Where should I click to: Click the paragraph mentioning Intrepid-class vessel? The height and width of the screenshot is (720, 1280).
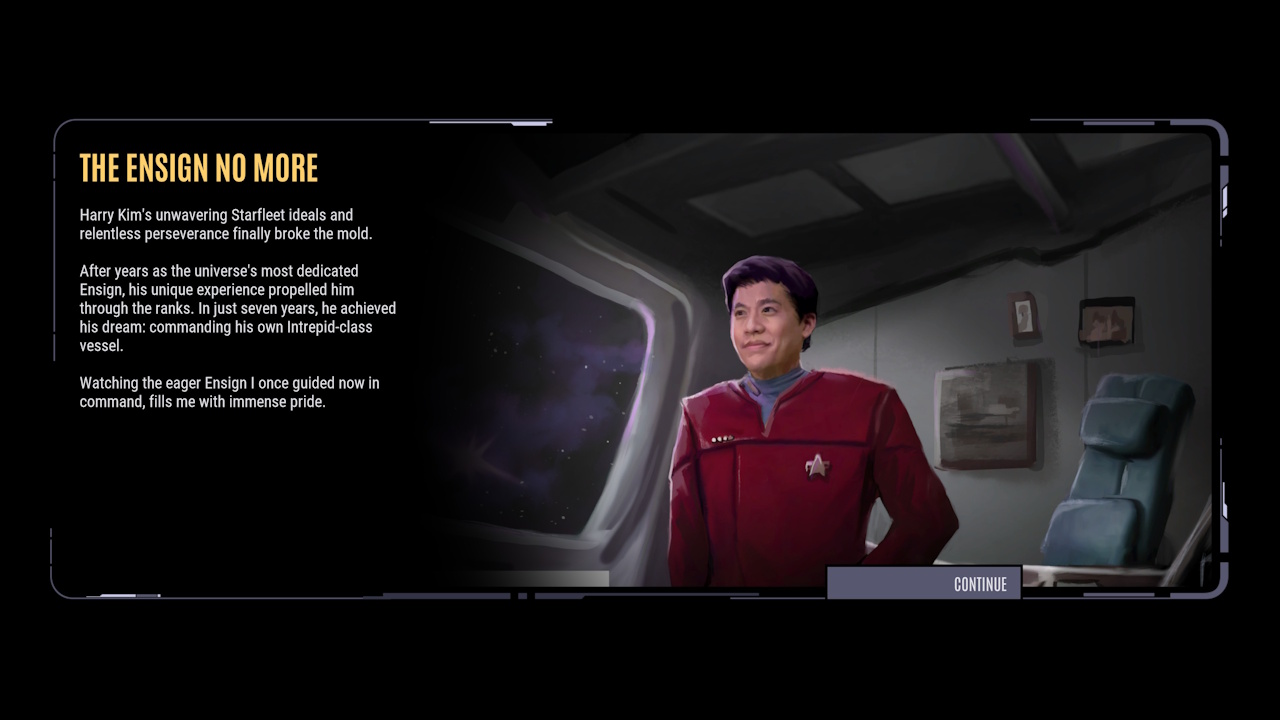click(x=237, y=309)
